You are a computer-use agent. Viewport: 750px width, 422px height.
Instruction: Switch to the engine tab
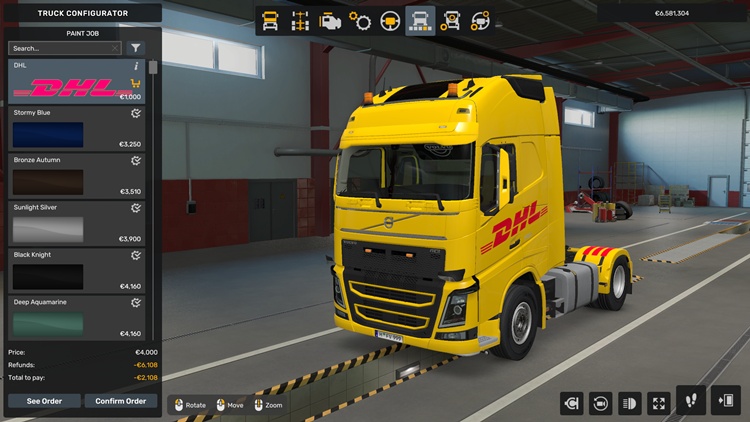pyautogui.click(x=330, y=21)
